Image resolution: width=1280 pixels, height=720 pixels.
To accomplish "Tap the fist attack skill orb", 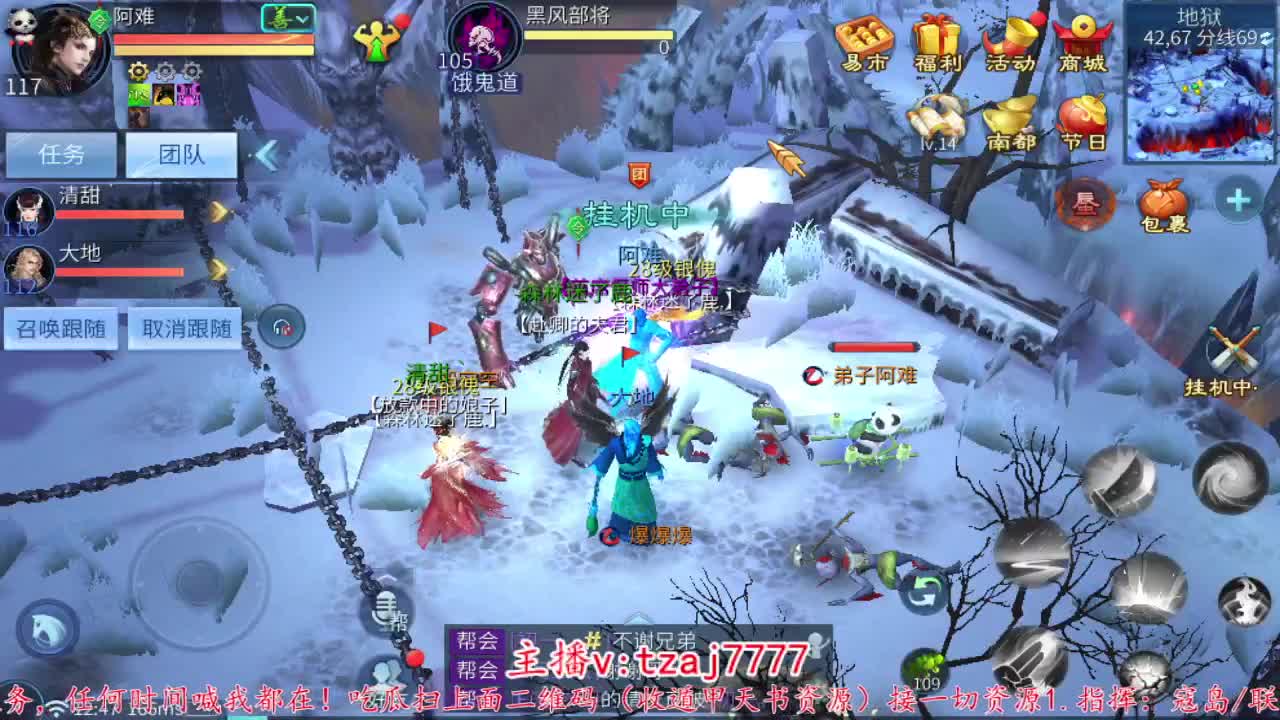I will click(x=1032, y=660).
